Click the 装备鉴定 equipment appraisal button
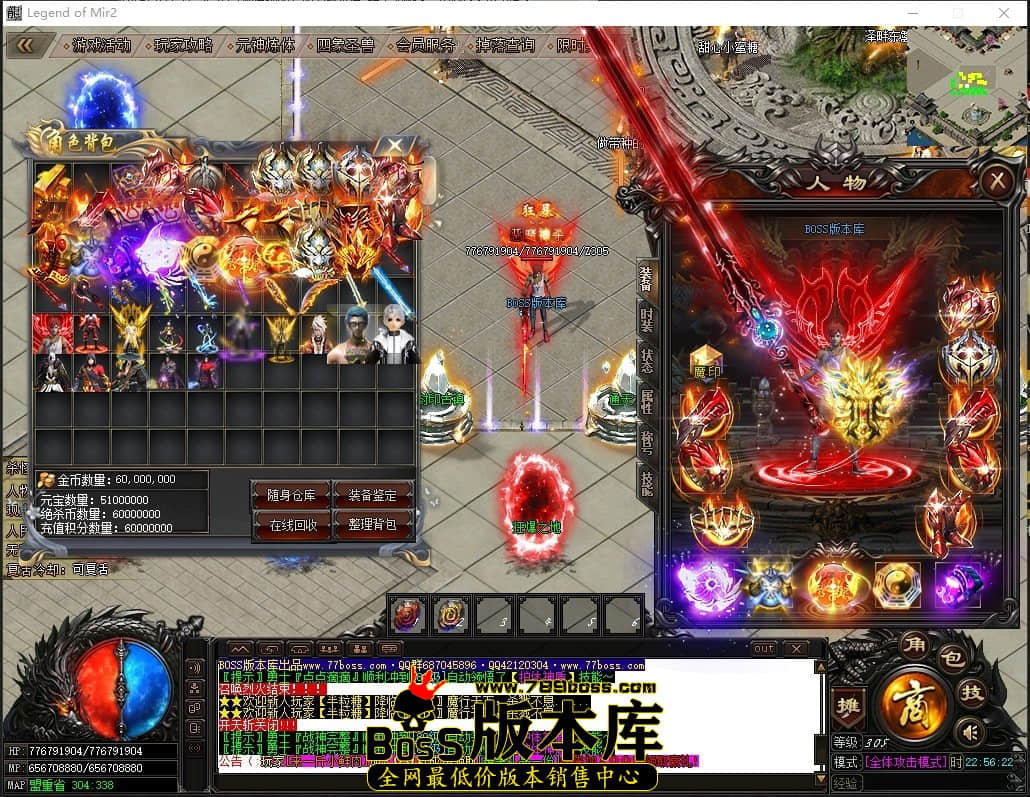 (x=372, y=495)
